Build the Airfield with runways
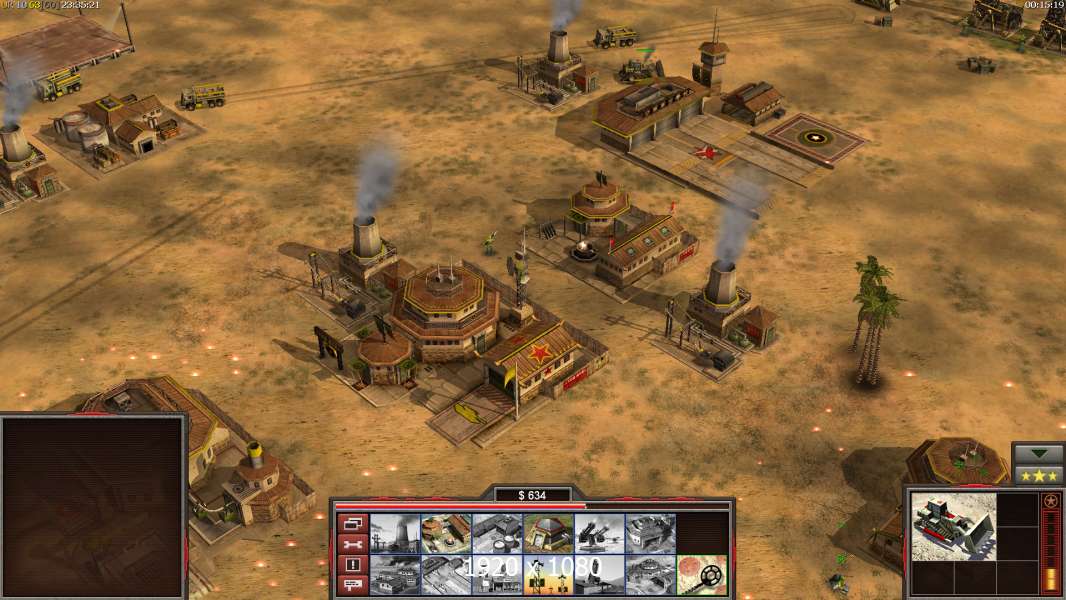 pos(446,575)
